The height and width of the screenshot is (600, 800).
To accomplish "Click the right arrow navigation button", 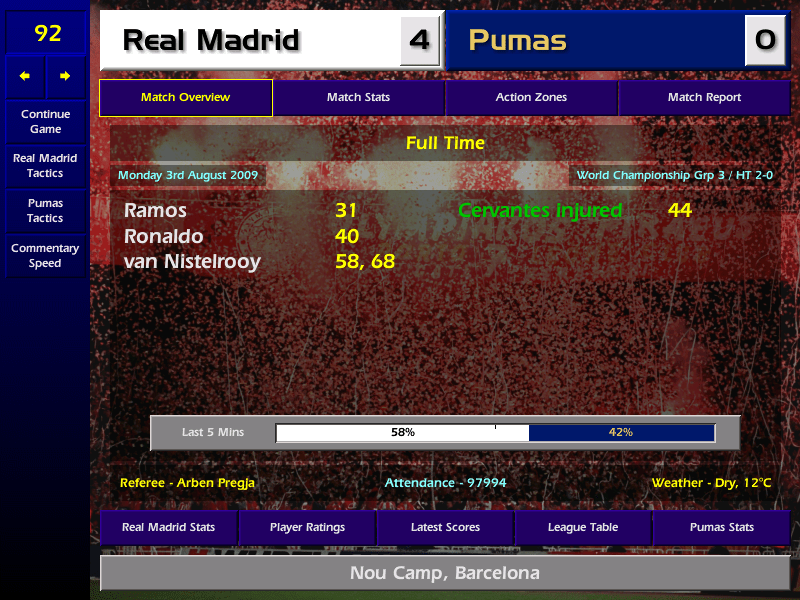I will (x=66, y=76).
